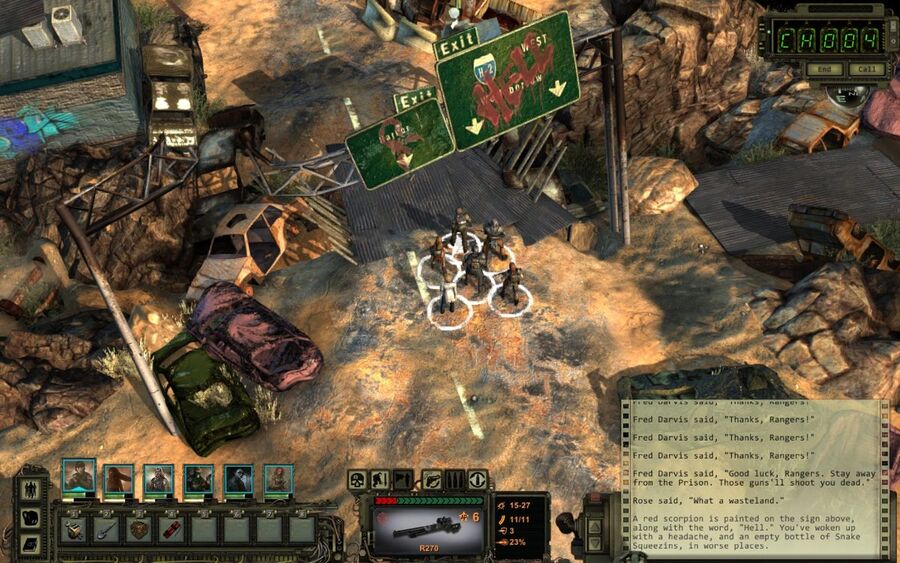Activate the shovel hotbar slot

[105, 529]
